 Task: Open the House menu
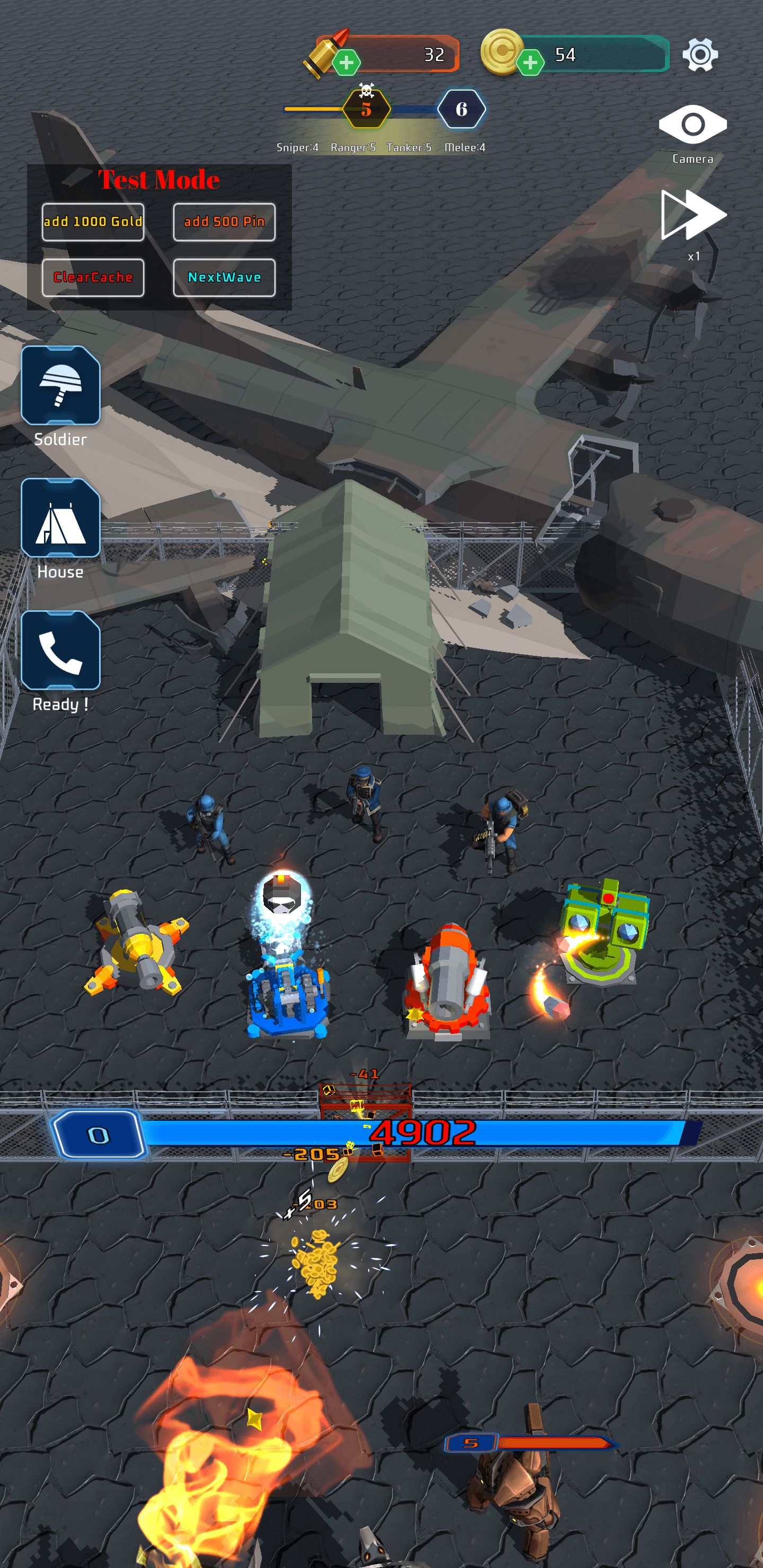(60, 518)
